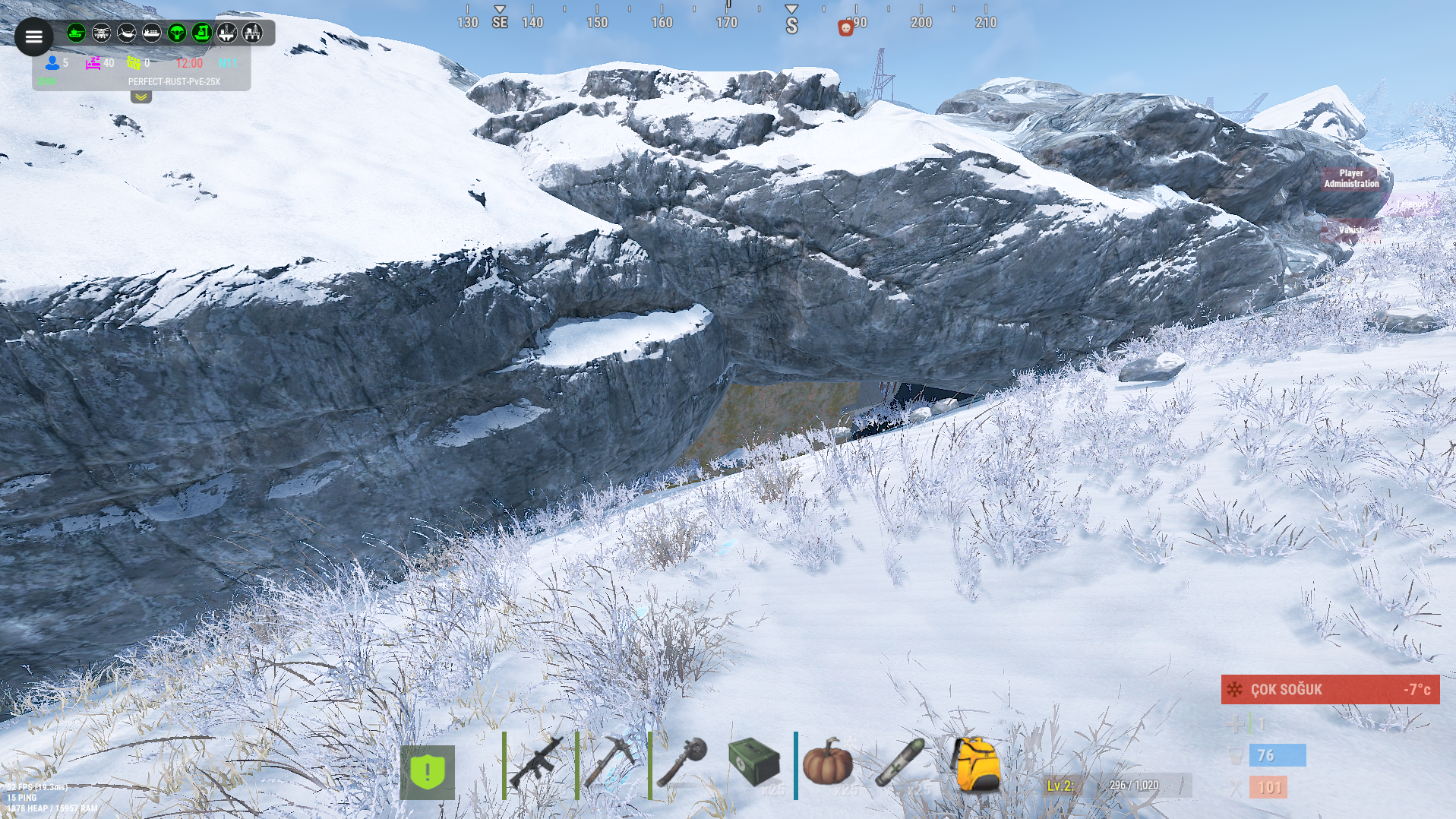Open the Player Administration panel
Screen dimensions: 1456x819
pos(1351,179)
